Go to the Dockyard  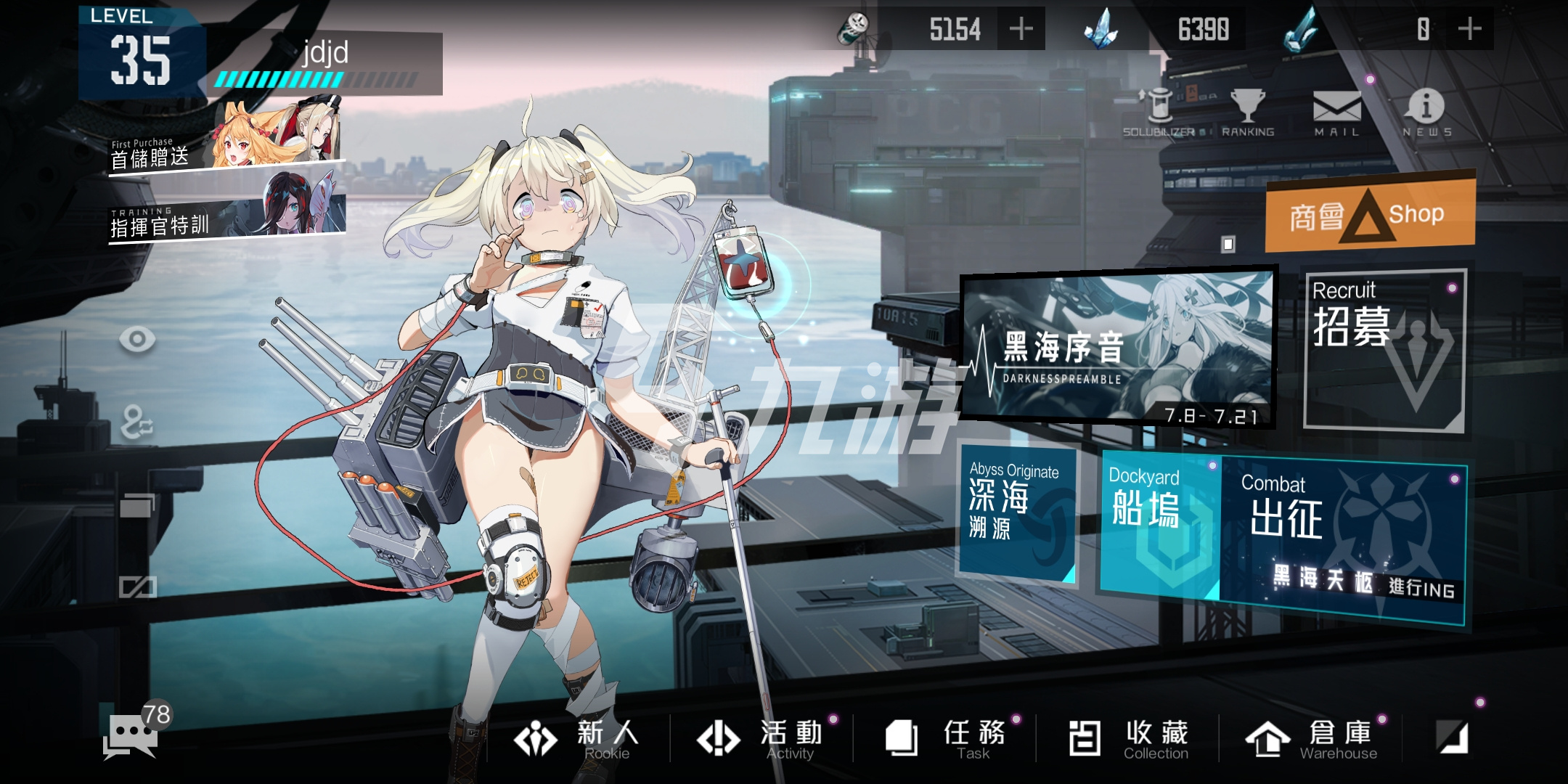1160,523
